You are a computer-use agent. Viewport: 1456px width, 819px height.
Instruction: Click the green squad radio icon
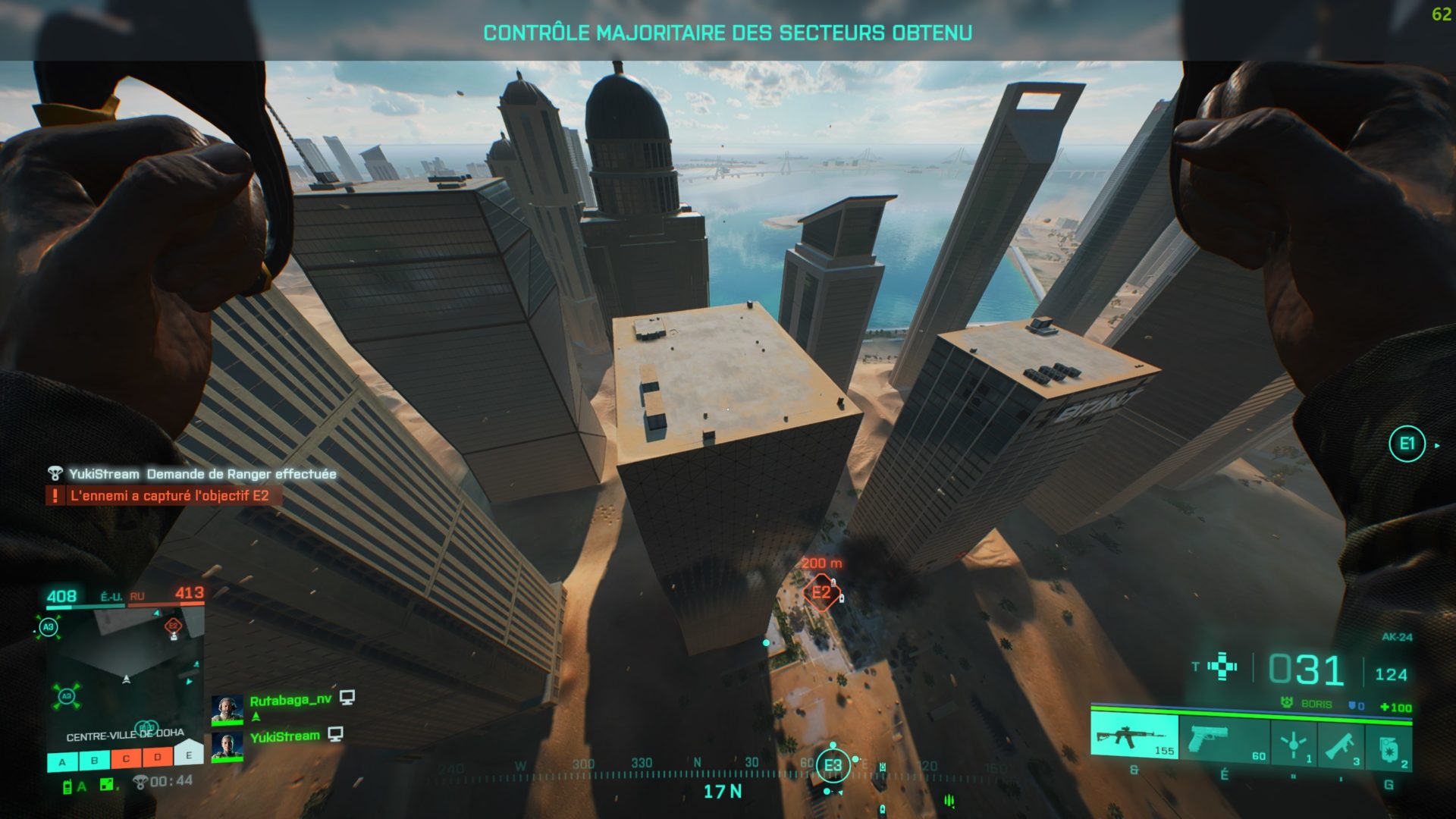tap(67, 786)
